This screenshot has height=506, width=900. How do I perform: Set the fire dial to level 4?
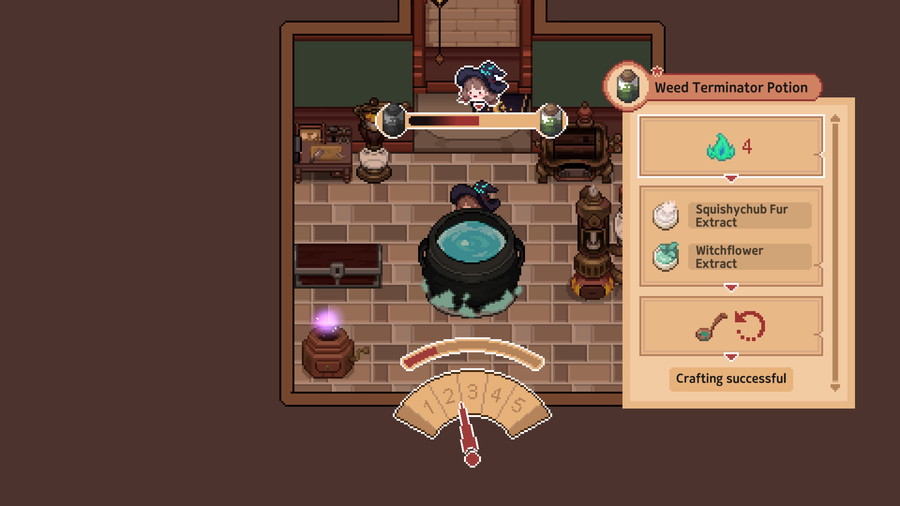point(496,396)
